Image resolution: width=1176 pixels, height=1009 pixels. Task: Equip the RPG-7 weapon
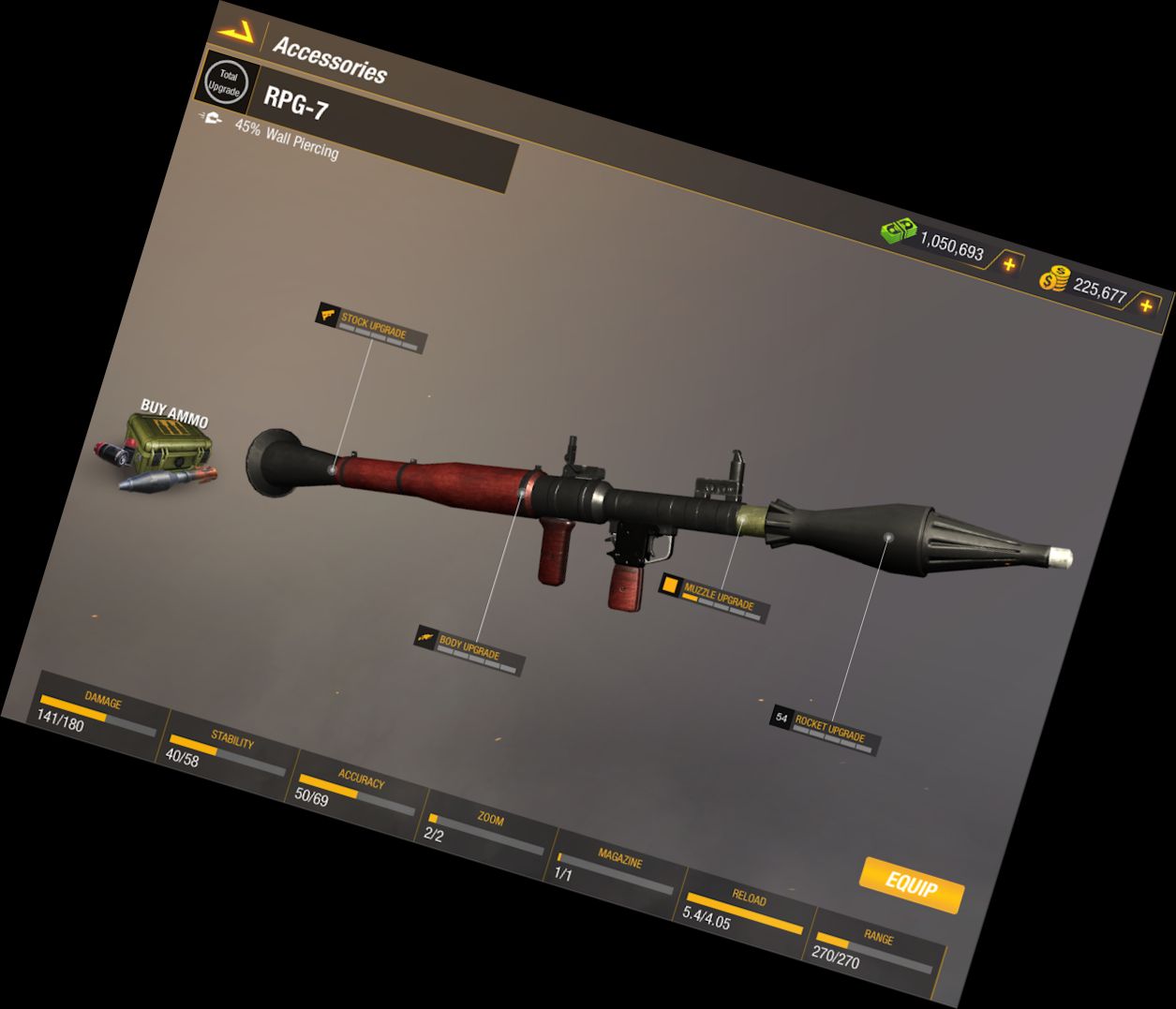point(911,883)
